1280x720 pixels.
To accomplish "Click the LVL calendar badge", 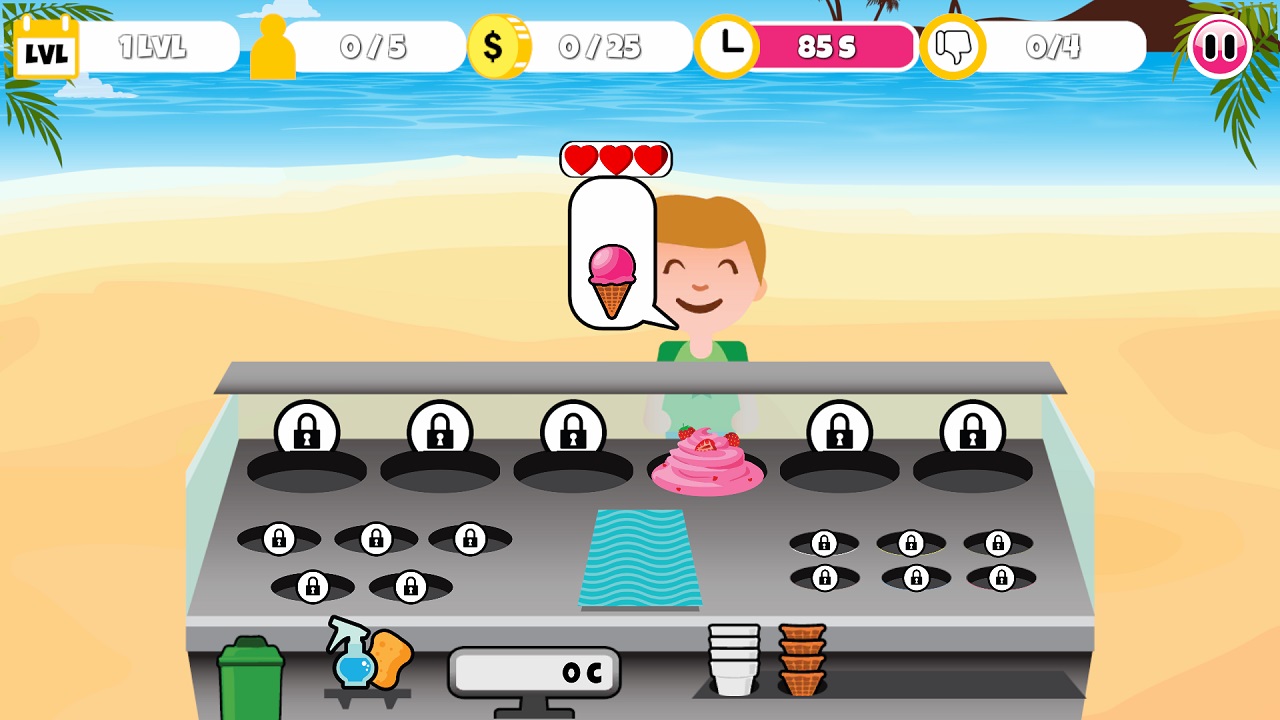I will tap(45, 43).
